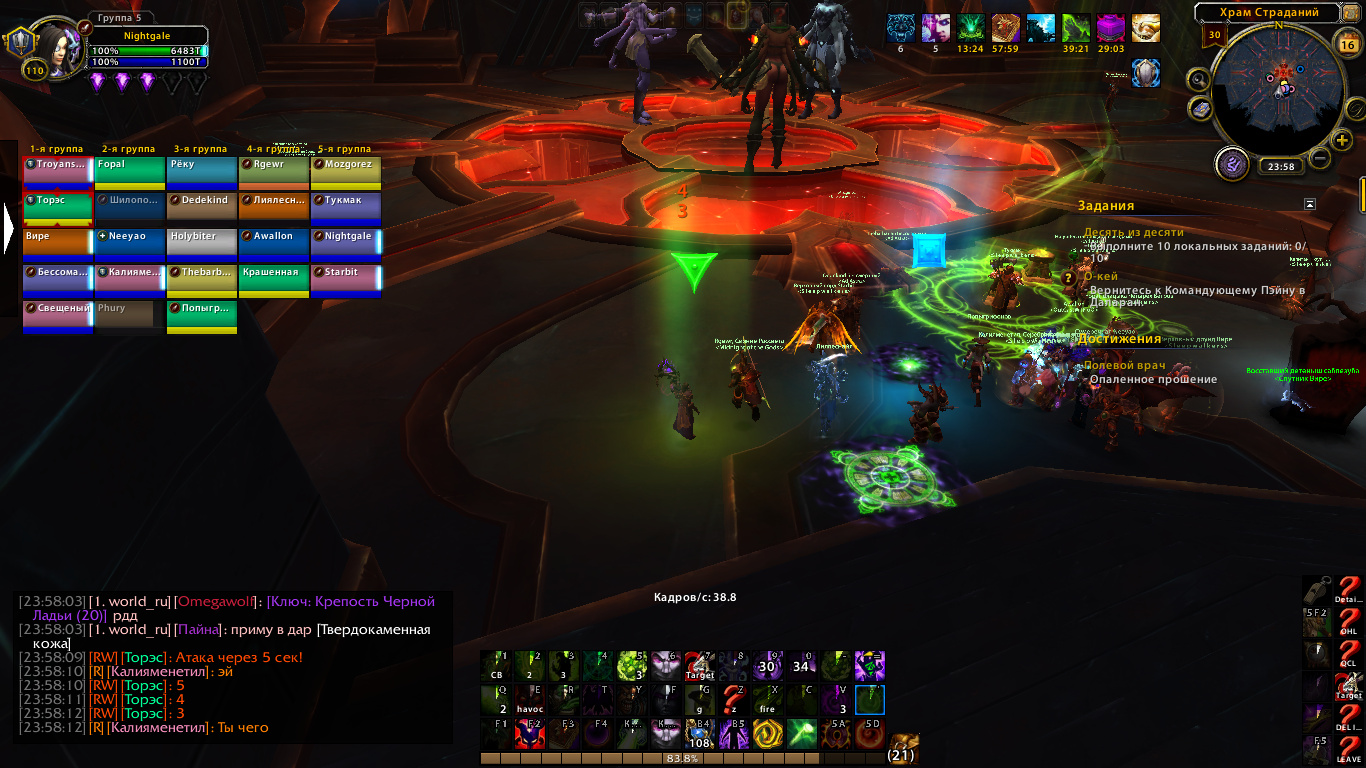The height and width of the screenshot is (768, 1366).
Task: Toggle the minimap tracking magnifier button
Action: (x=1197, y=78)
